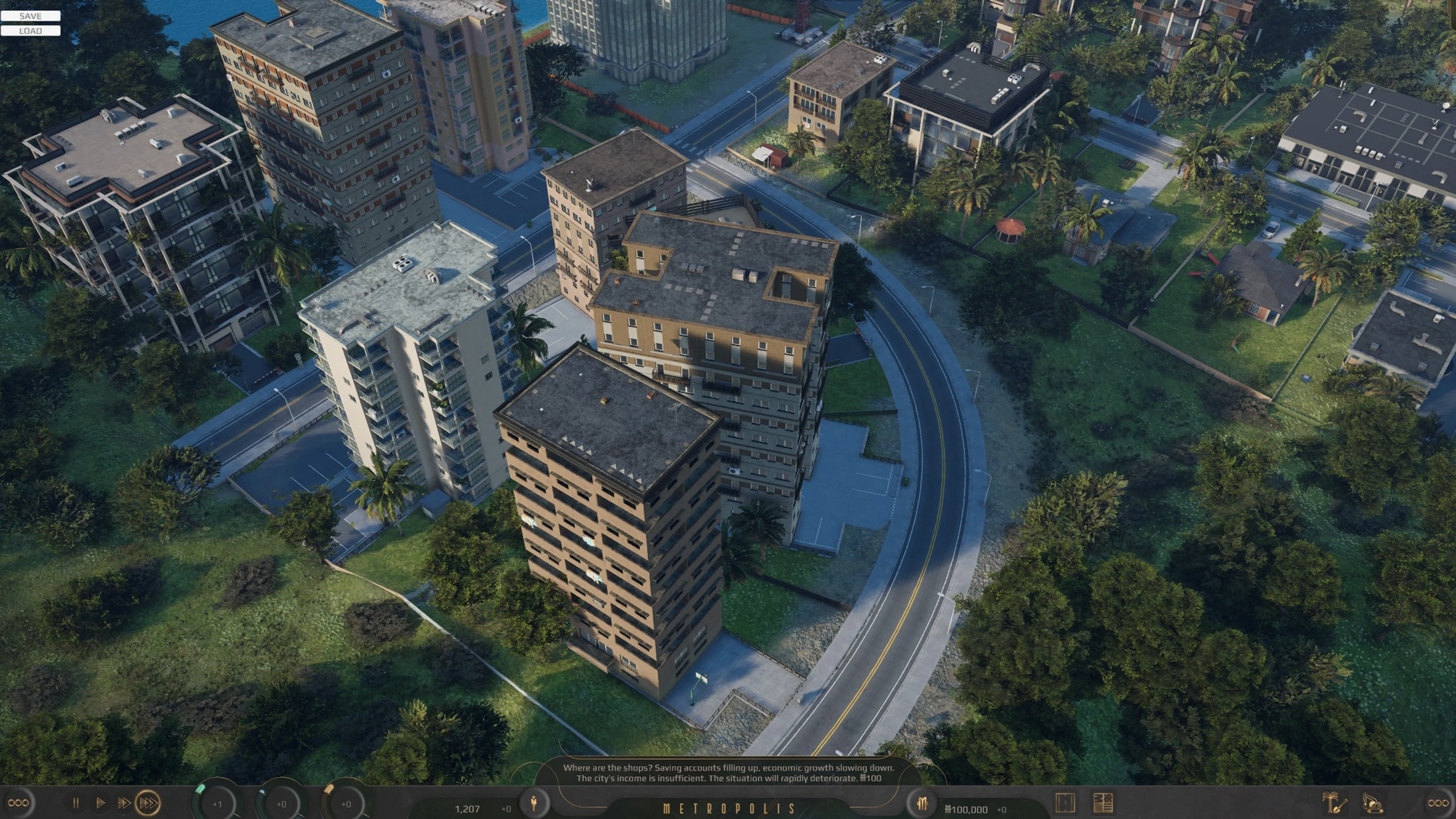Pause the game simulation
This screenshot has width=1456, height=819.
point(75,803)
